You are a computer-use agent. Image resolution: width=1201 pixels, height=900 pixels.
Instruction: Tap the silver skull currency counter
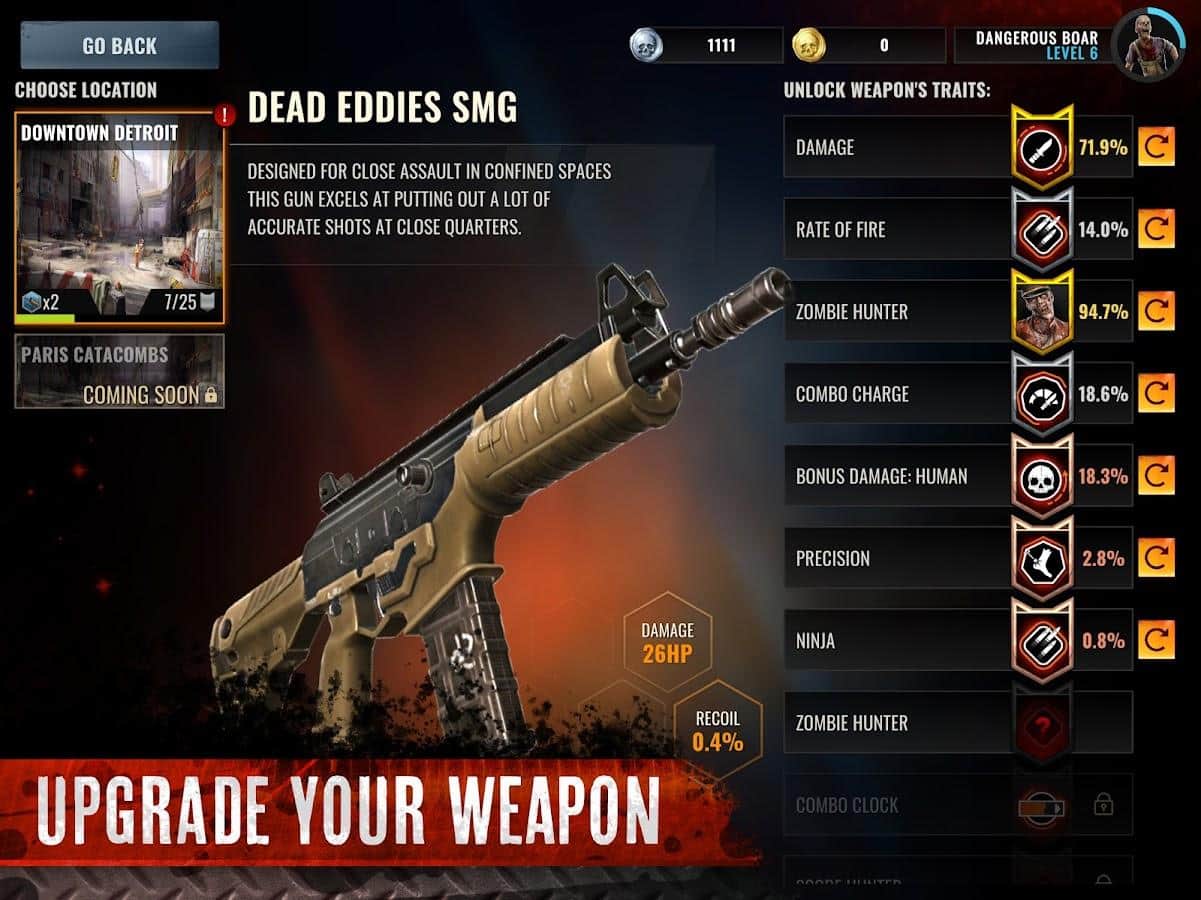pos(706,45)
